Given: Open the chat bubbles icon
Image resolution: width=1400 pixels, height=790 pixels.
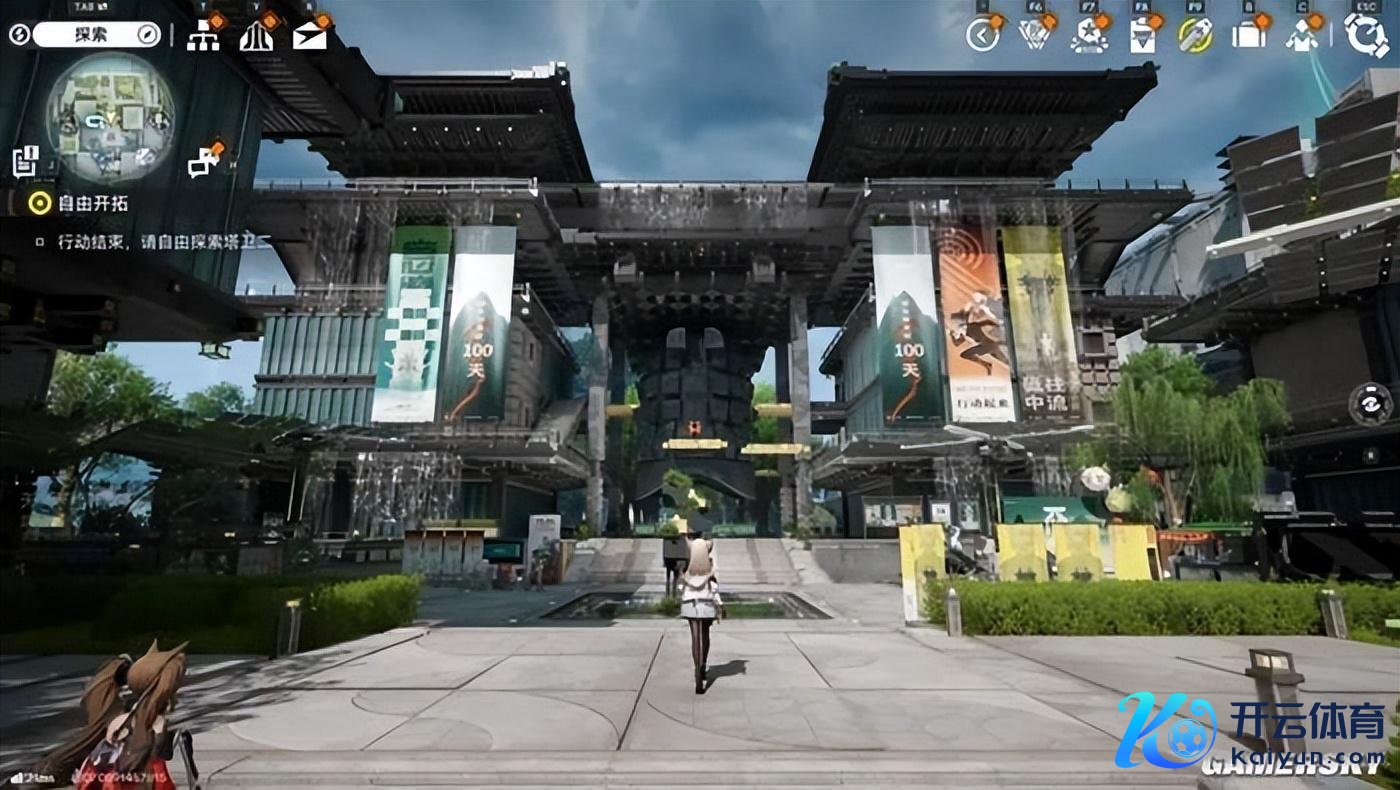Looking at the screenshot, I should (204, 161).
